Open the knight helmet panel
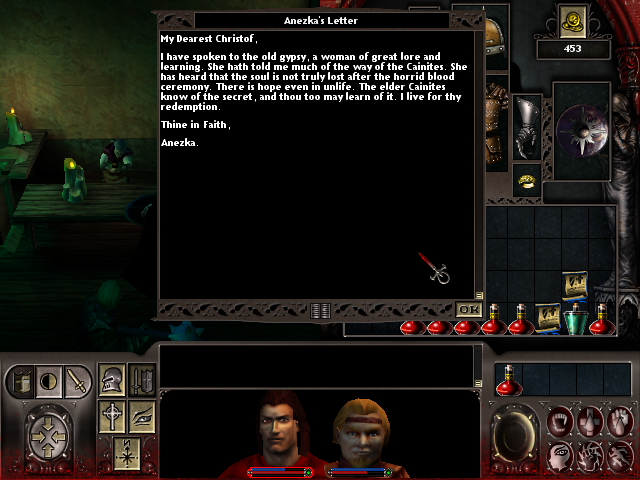 112,380
